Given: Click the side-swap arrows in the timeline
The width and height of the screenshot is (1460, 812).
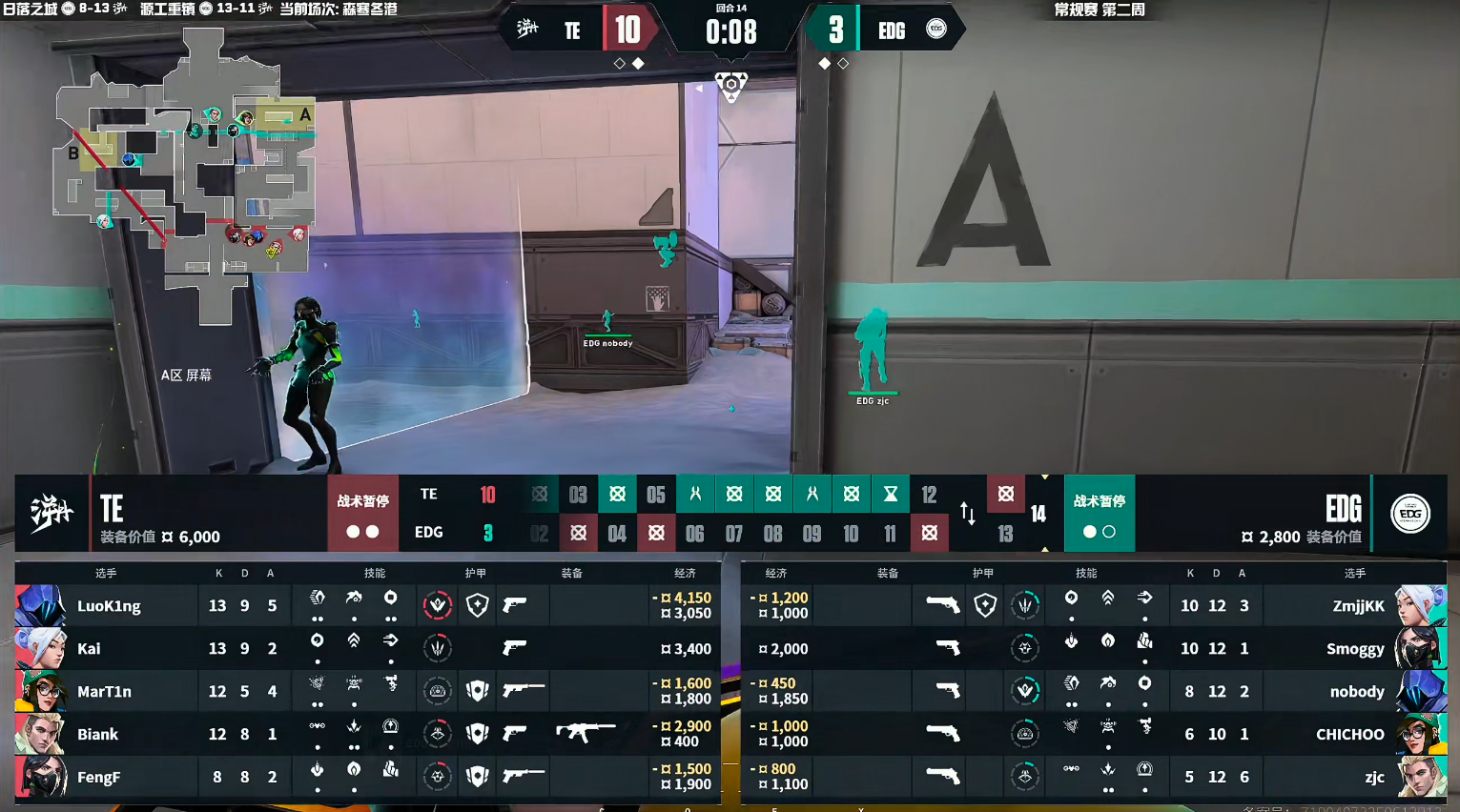Looking at the screenshot, I should click(x=968, y=514).
